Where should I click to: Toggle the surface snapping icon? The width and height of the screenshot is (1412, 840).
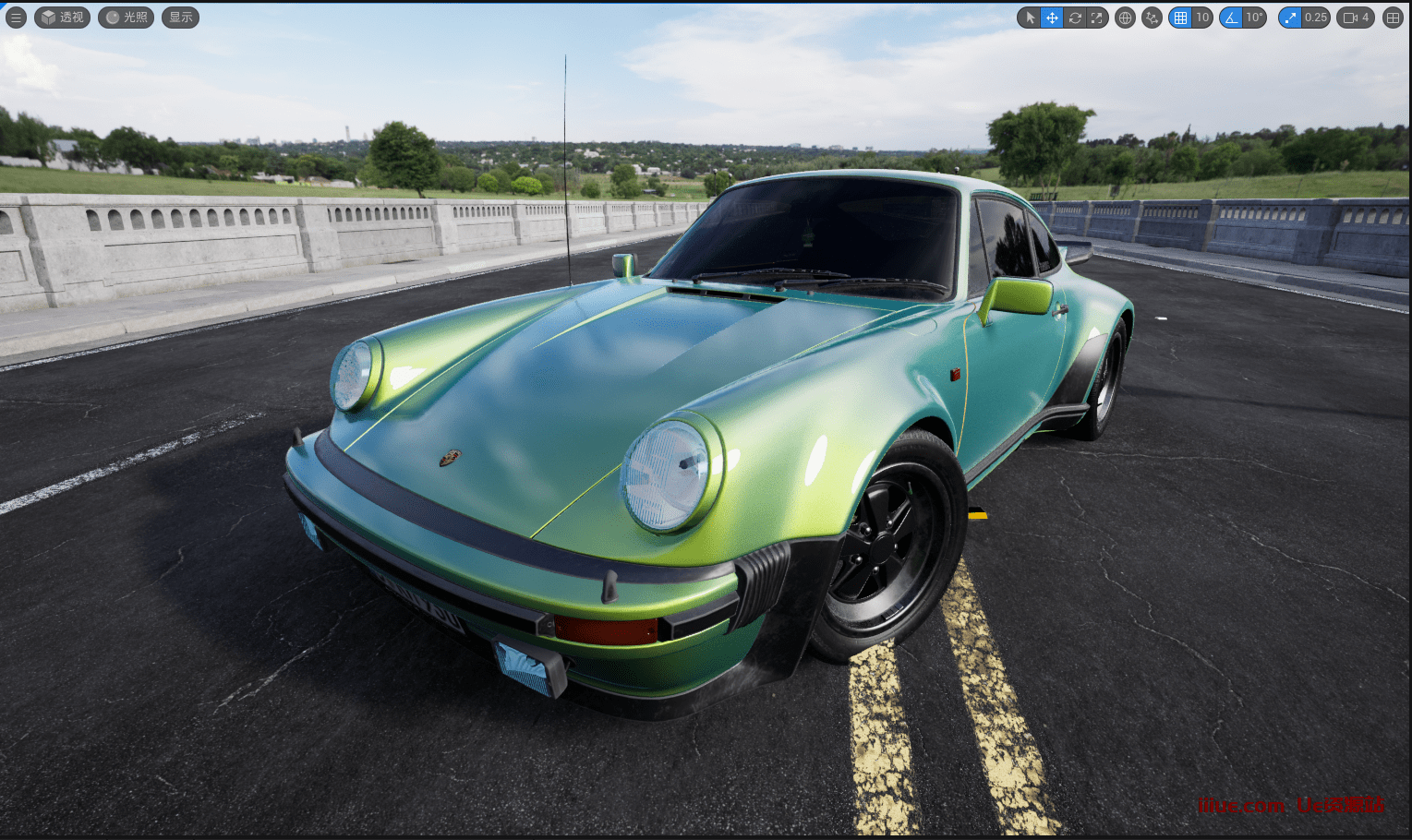1152,18
